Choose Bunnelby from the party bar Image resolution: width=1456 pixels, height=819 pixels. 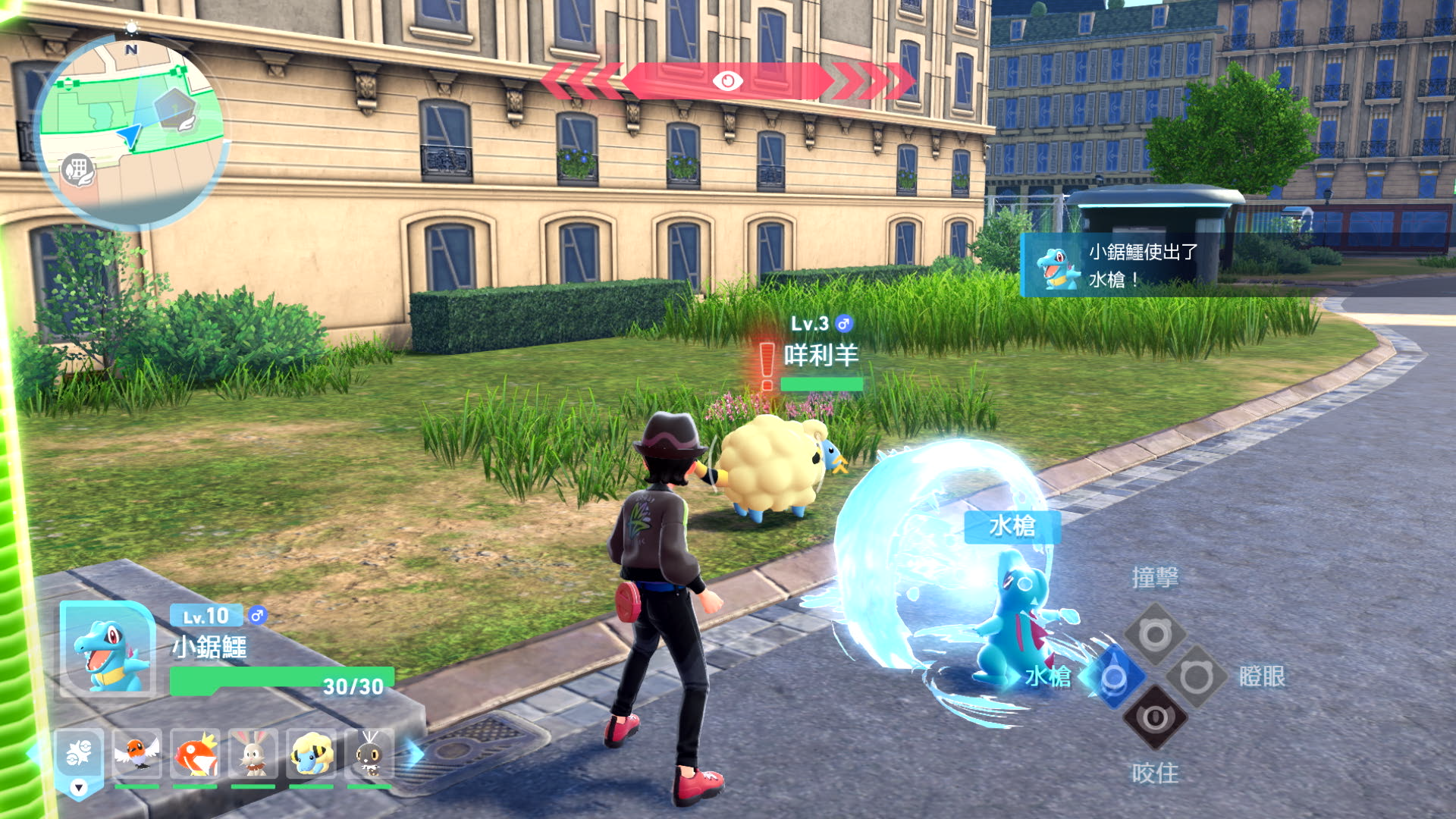253,753
